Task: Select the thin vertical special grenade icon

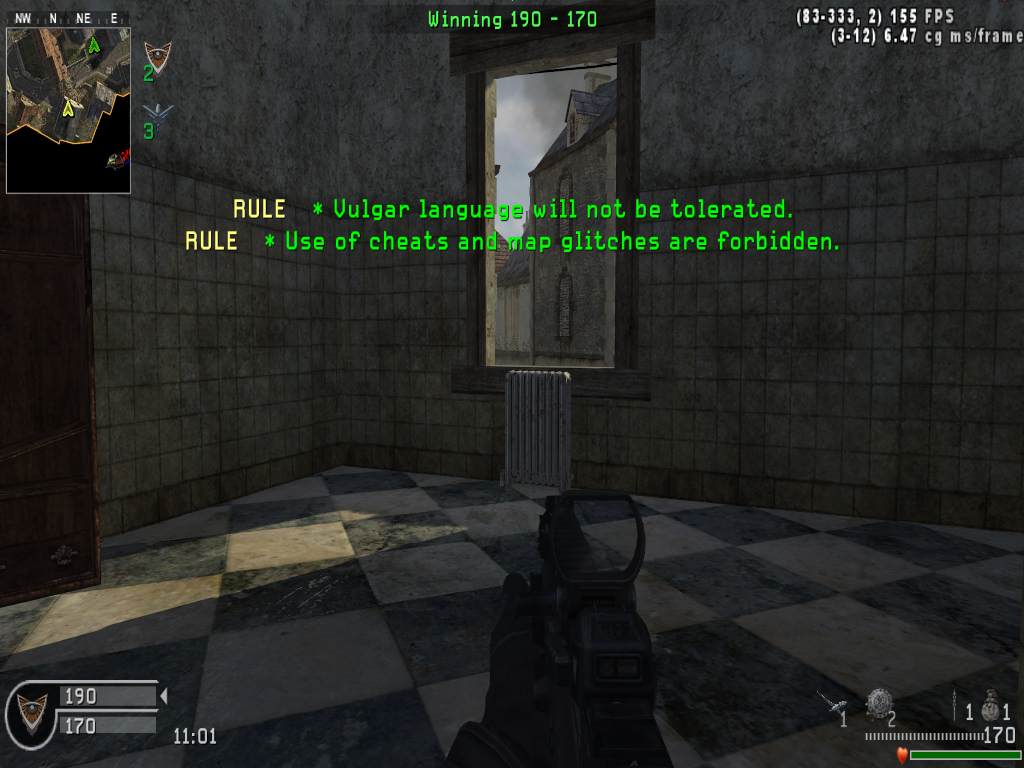Action: coord(955,703)
